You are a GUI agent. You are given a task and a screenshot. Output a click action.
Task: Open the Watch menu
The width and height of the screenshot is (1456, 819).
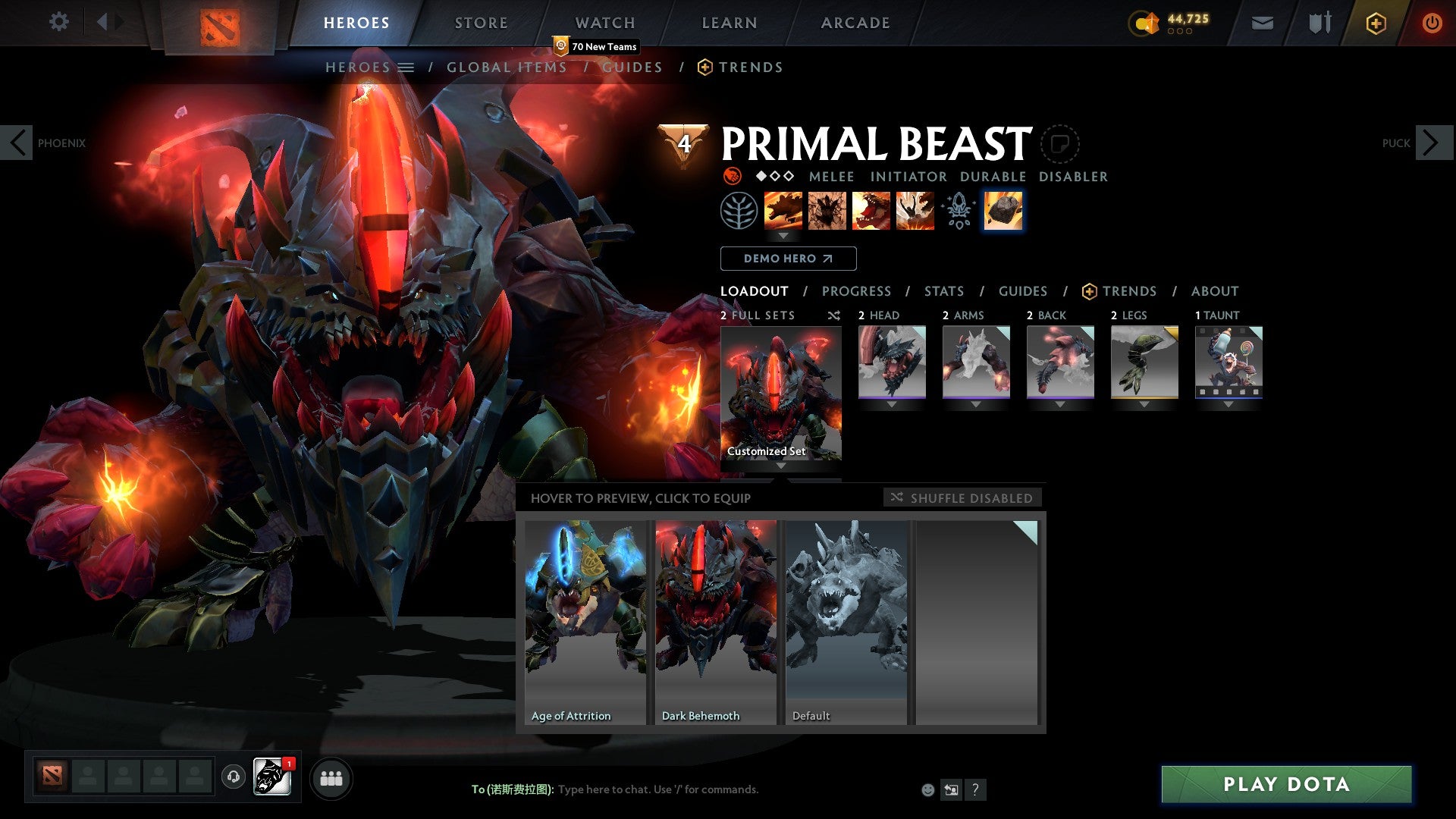tap(605, 22)
